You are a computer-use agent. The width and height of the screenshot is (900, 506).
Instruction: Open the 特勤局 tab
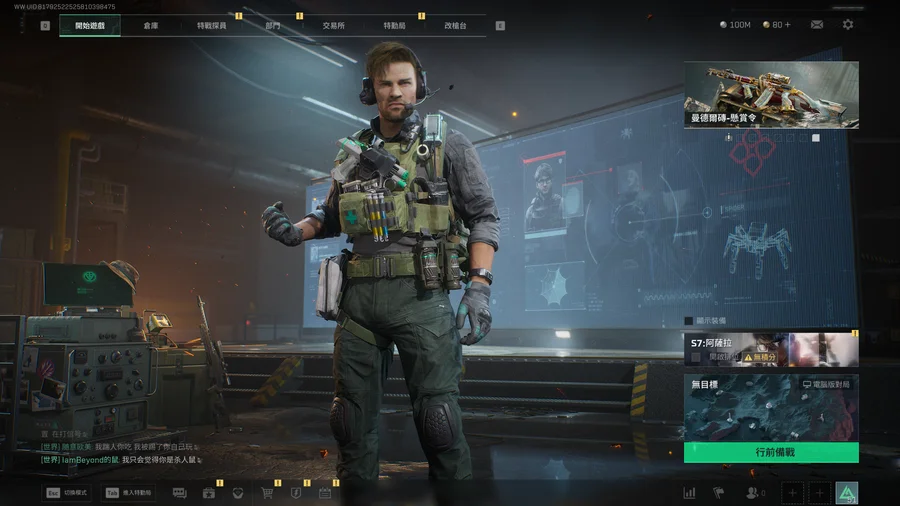[394, 25]
